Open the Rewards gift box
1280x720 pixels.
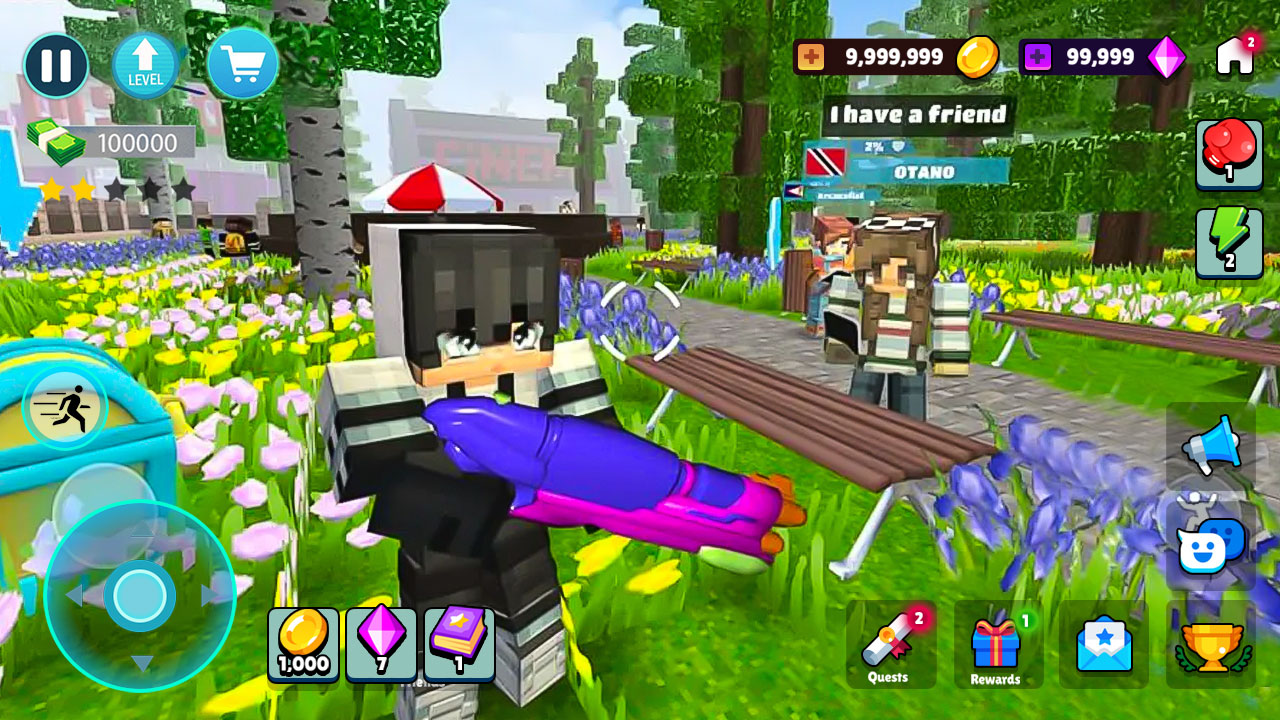[x=997, y=645]
